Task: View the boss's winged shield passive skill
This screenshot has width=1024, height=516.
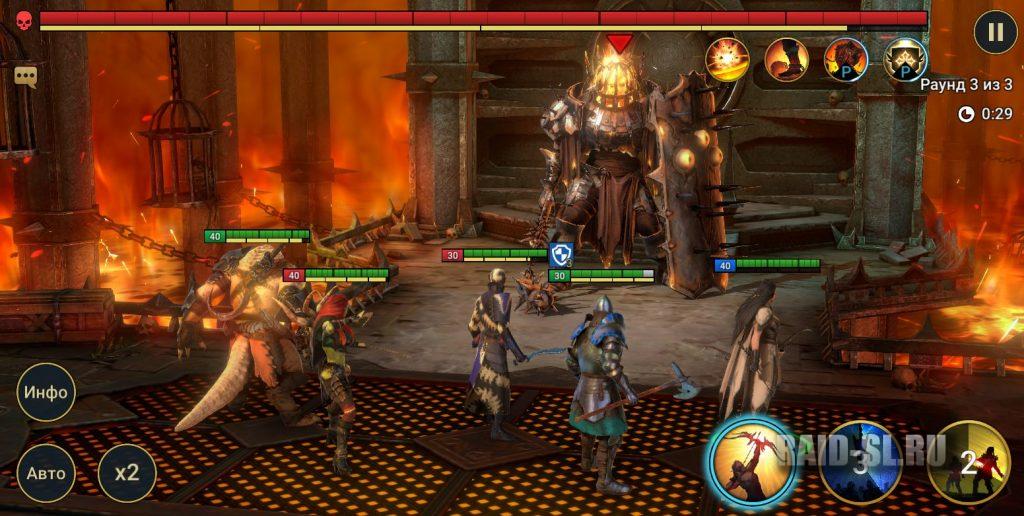Action: pyautogui.click(x=905, y=59)
